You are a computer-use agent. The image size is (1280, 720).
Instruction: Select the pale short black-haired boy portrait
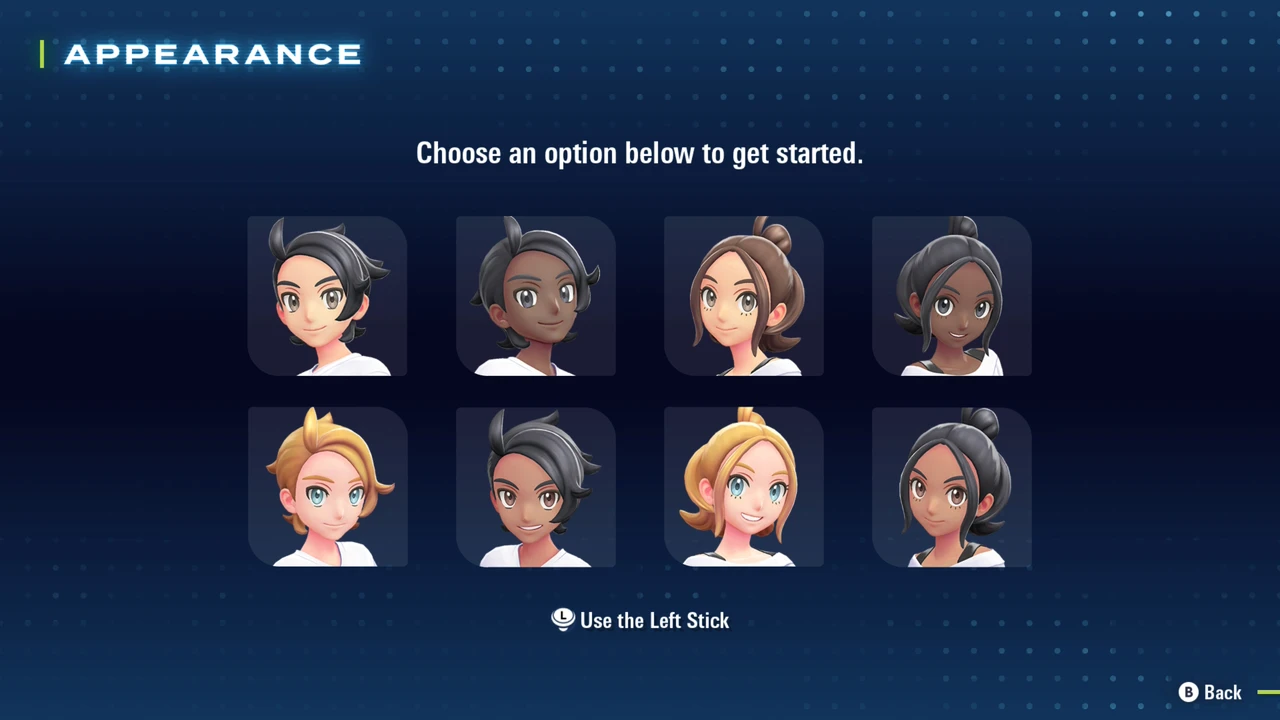point(327,296)
